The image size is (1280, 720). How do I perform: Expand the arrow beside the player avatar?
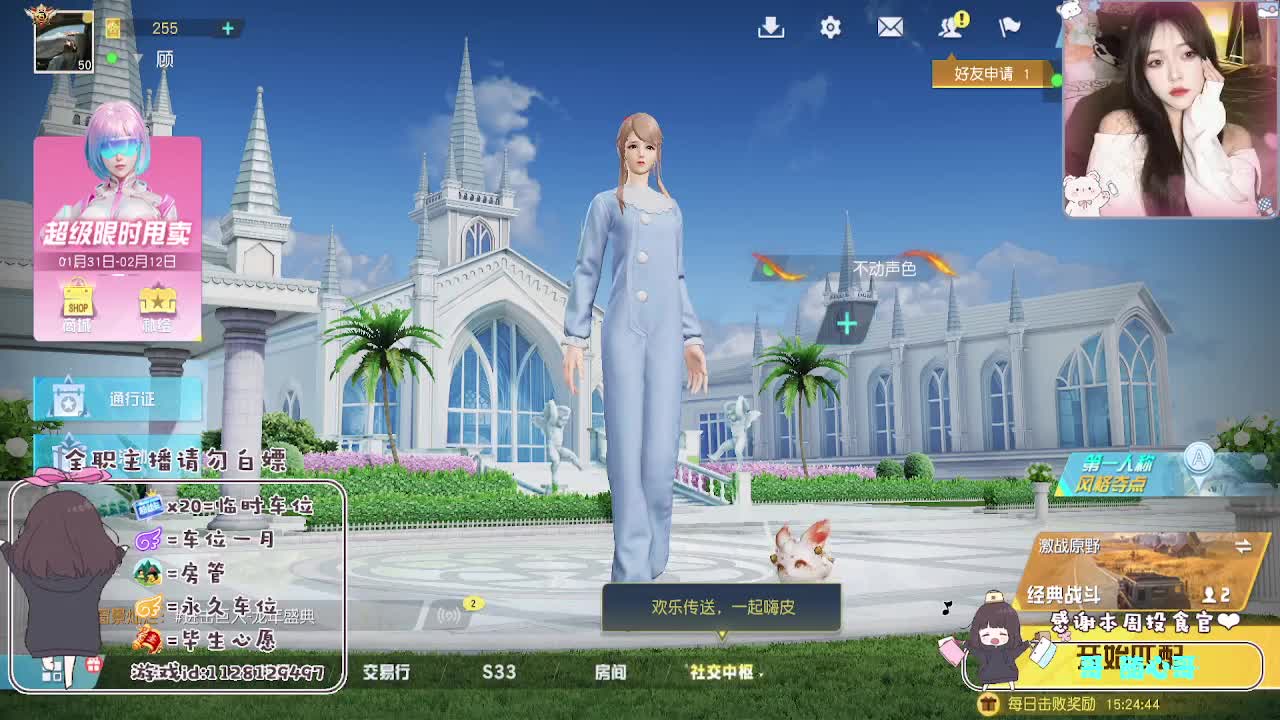click(138, 57)
